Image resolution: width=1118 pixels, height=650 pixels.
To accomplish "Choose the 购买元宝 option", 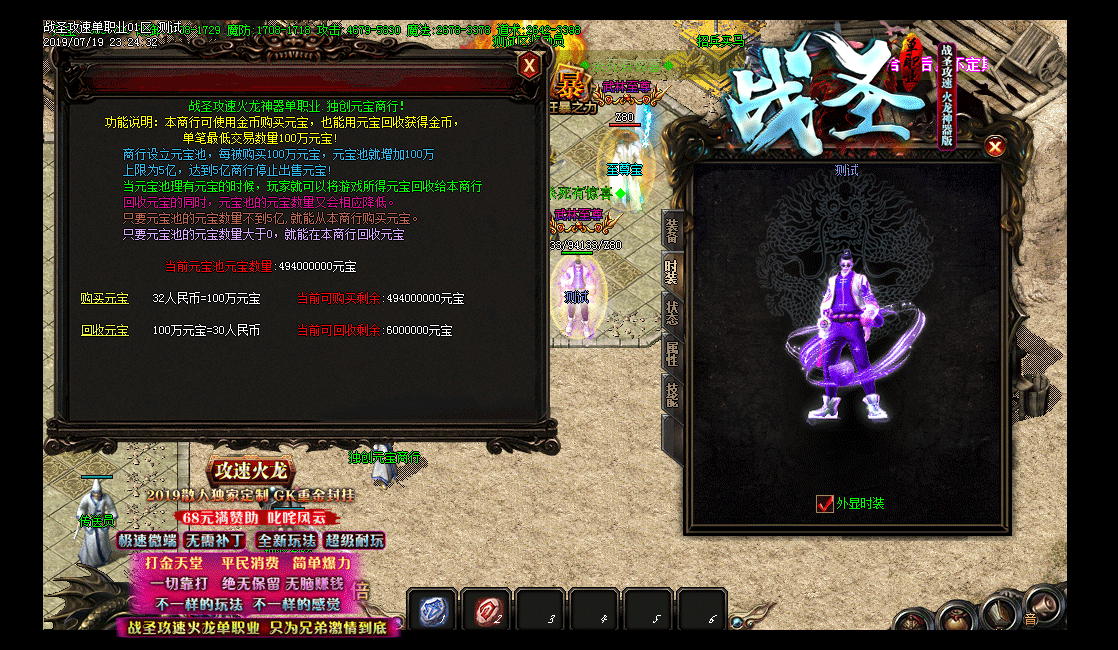I will pyautogui.click(x=105, y=299).
